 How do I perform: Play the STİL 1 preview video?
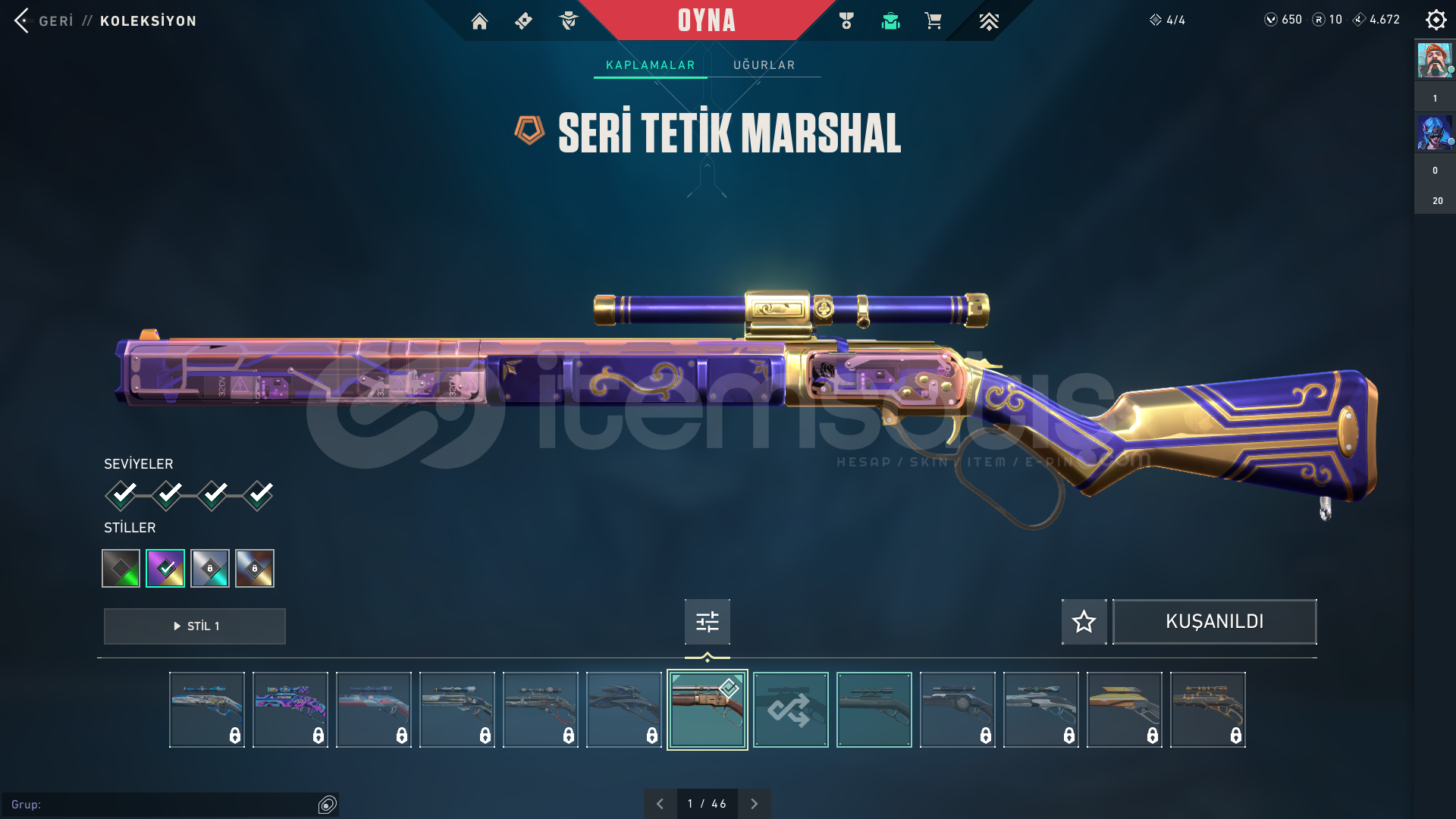pos(195,626)
